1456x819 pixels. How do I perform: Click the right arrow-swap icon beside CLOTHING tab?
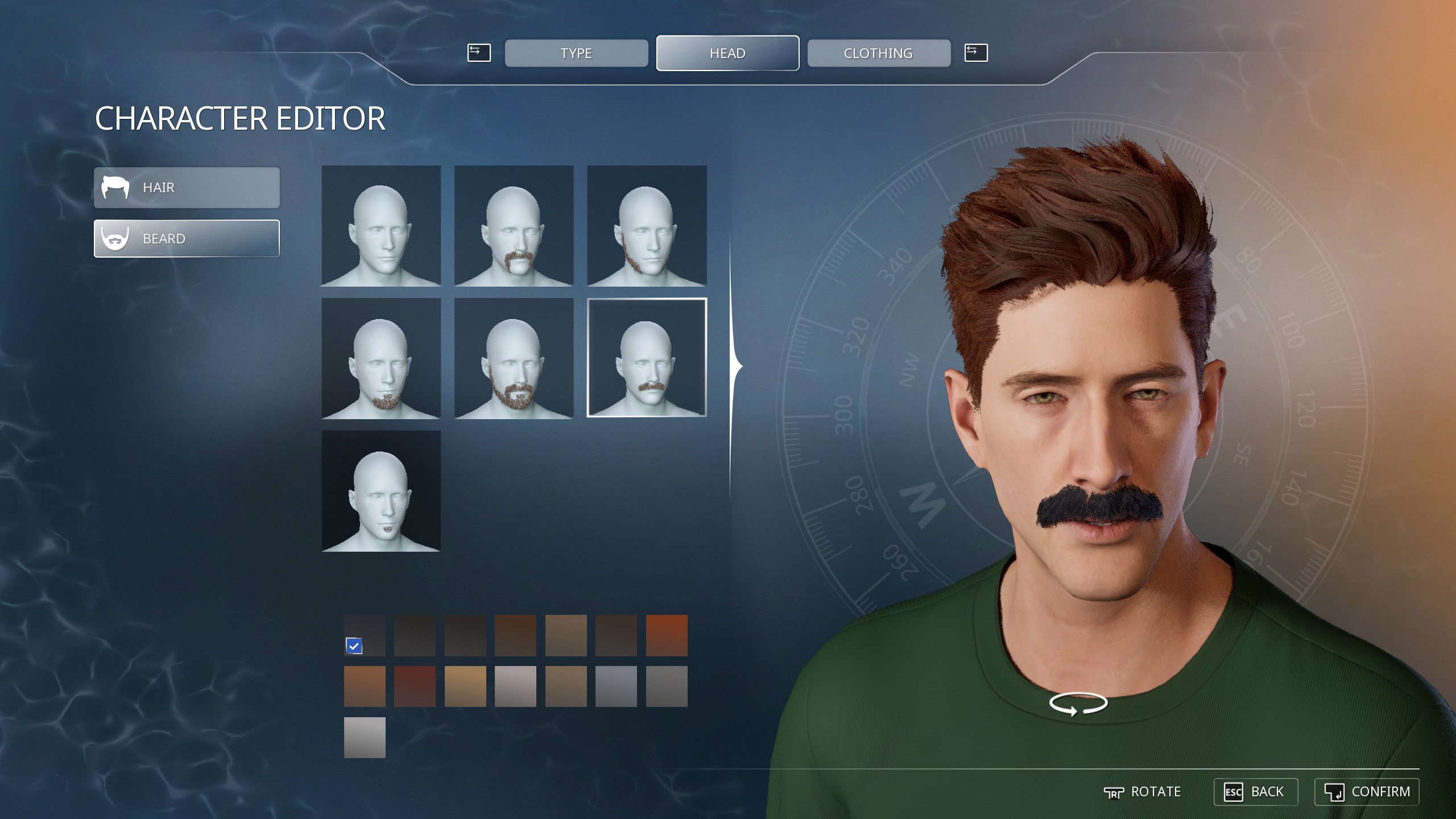[975, 52]
